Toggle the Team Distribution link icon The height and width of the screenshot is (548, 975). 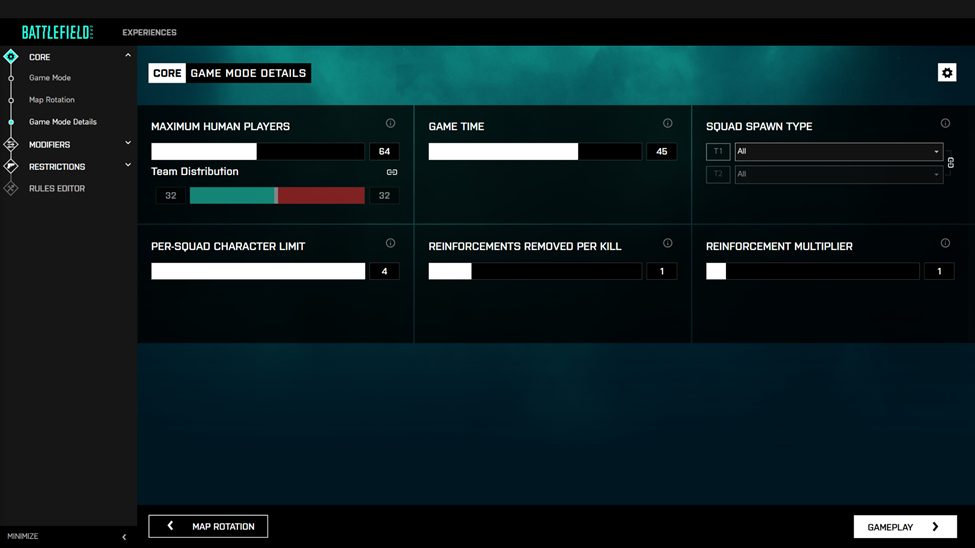pos(392,172)
